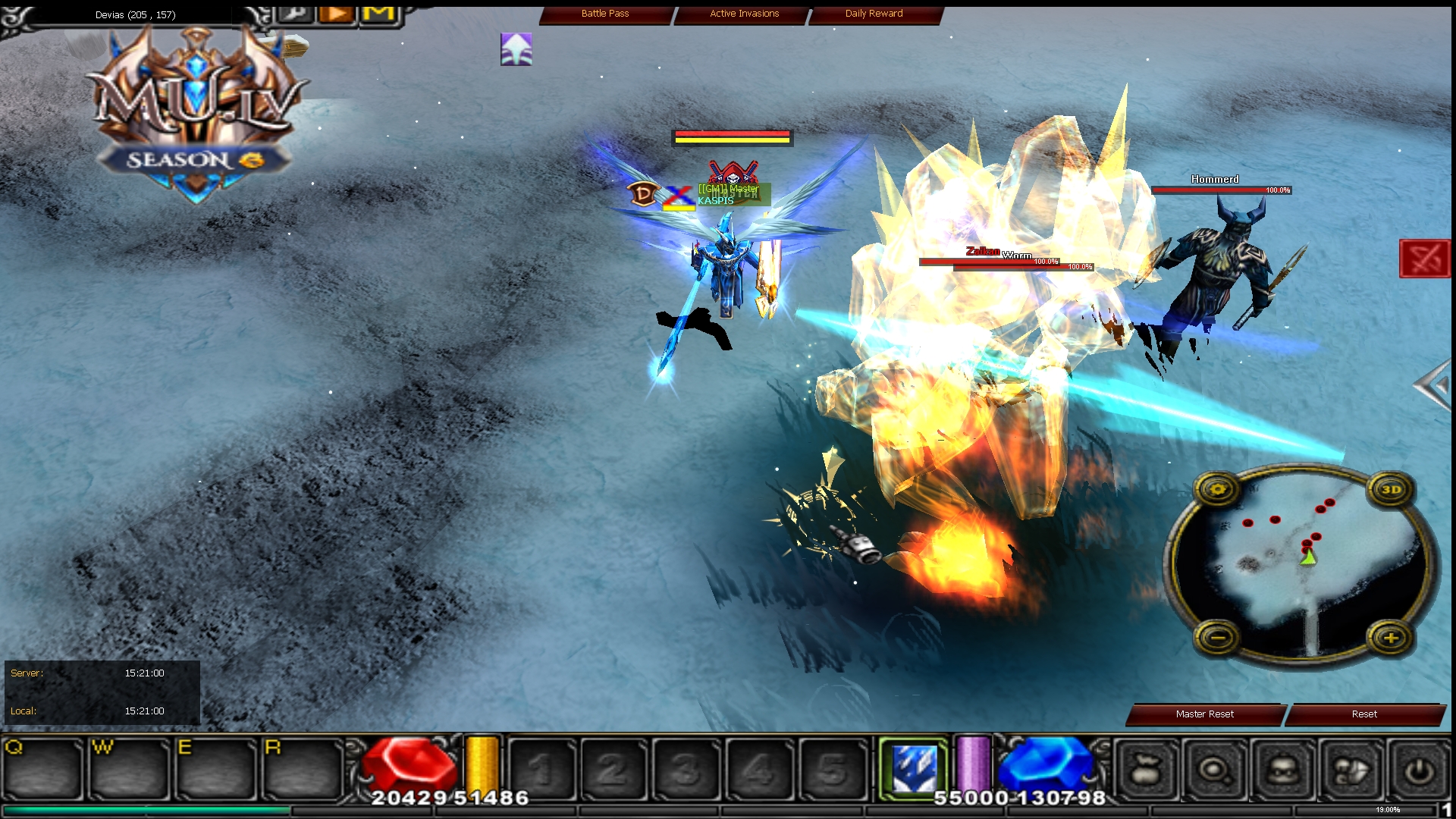Screen dimensions: 1456x819
Task: Toggle the minimap 3D view
Action: tap(1391, 490)
